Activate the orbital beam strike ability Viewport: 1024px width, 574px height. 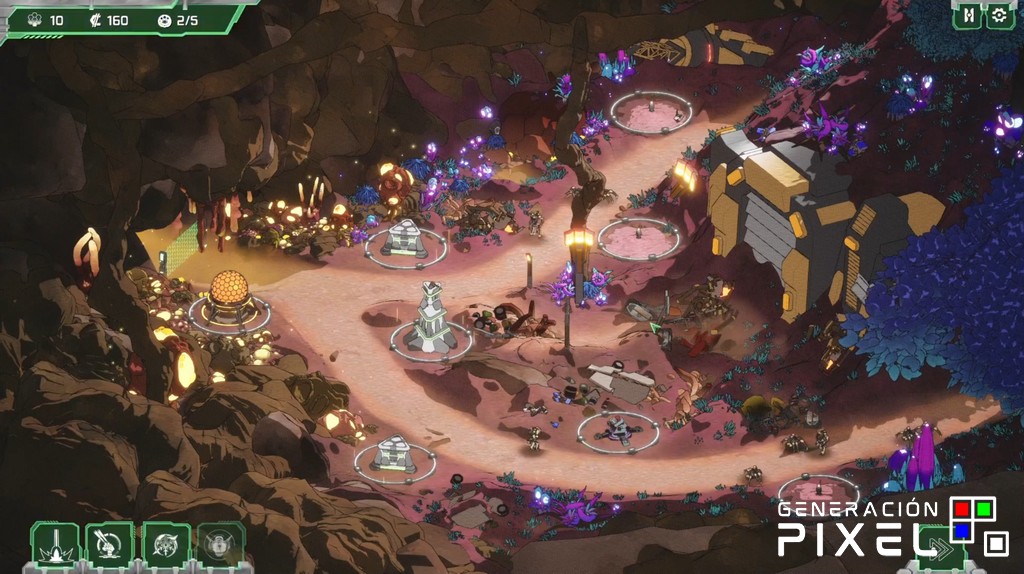pos(55,545)
